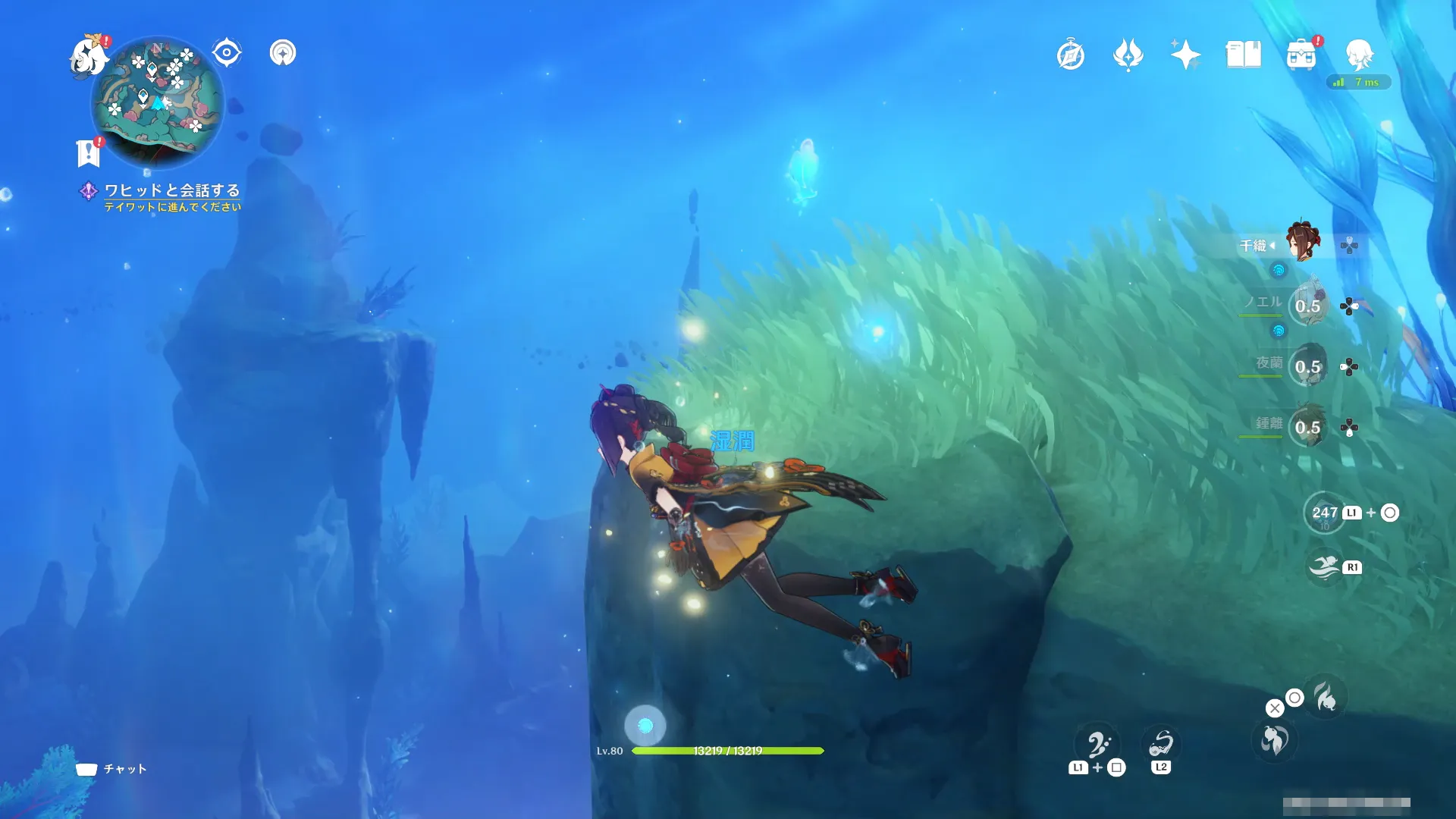Open the character profile icon

(1359, 55)
